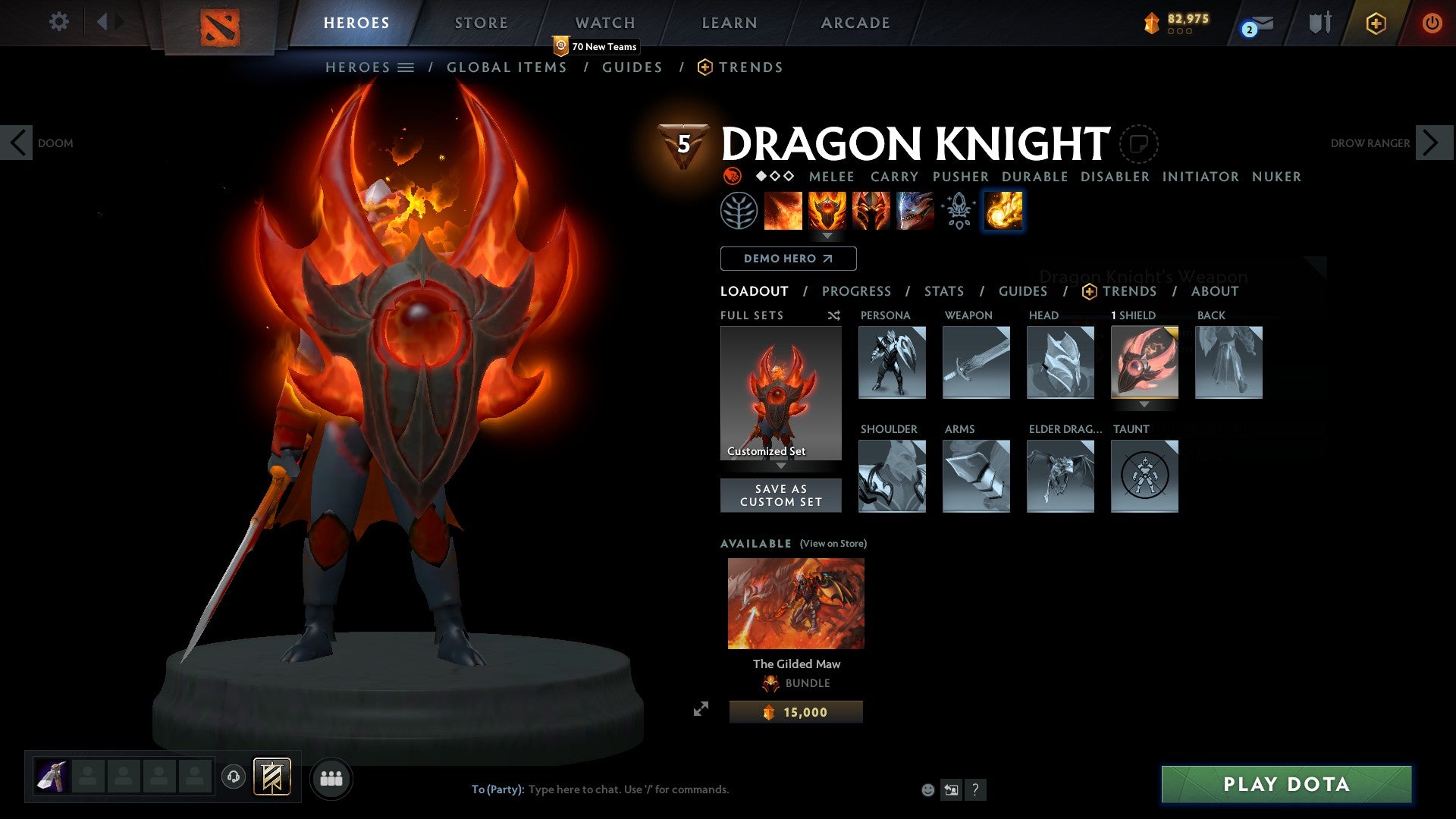Open the Breathe Fire ability icon
Viewport: 1456px width, 819px height.
point(783,211)
